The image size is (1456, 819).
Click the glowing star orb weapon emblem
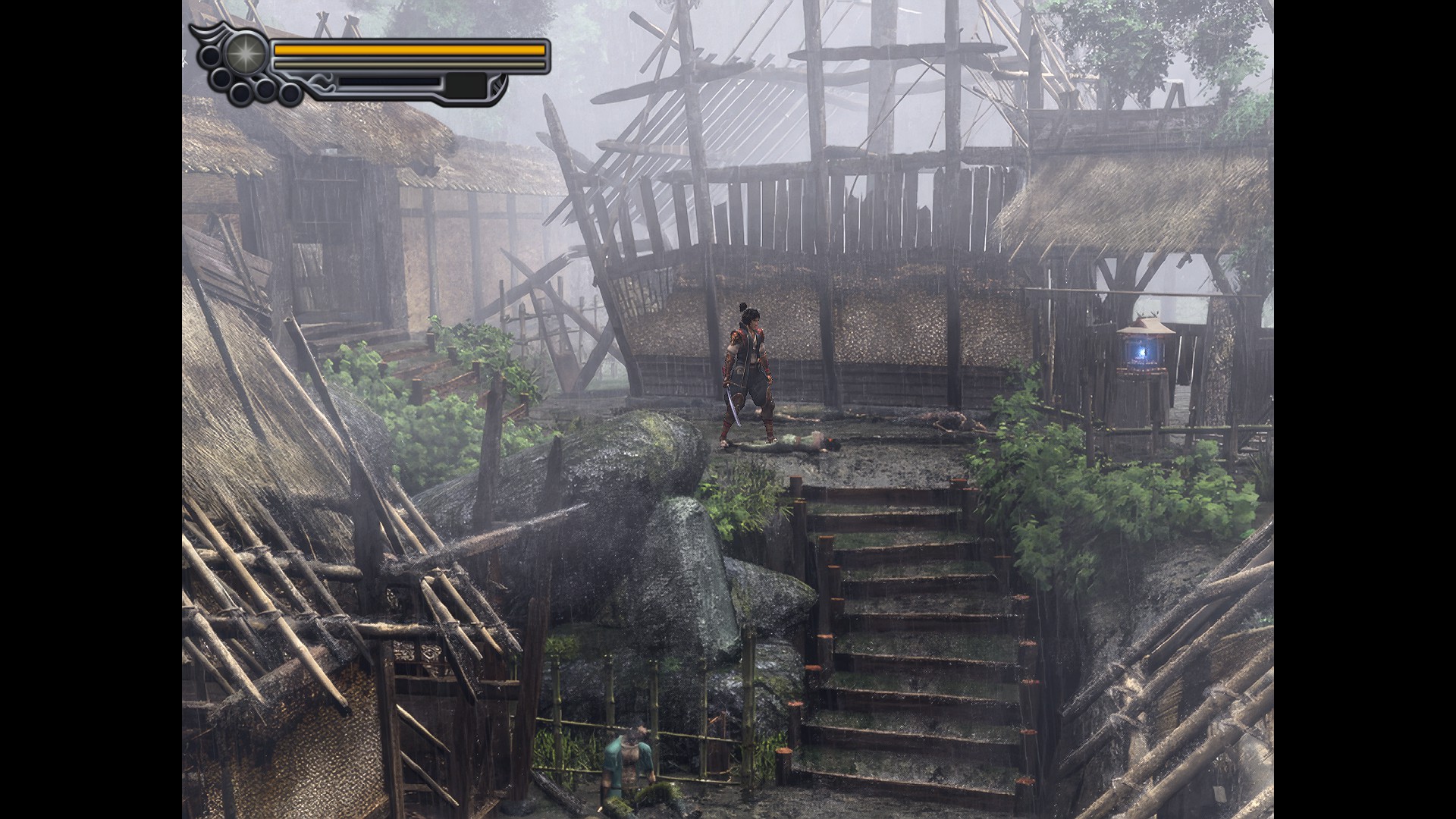243,53
